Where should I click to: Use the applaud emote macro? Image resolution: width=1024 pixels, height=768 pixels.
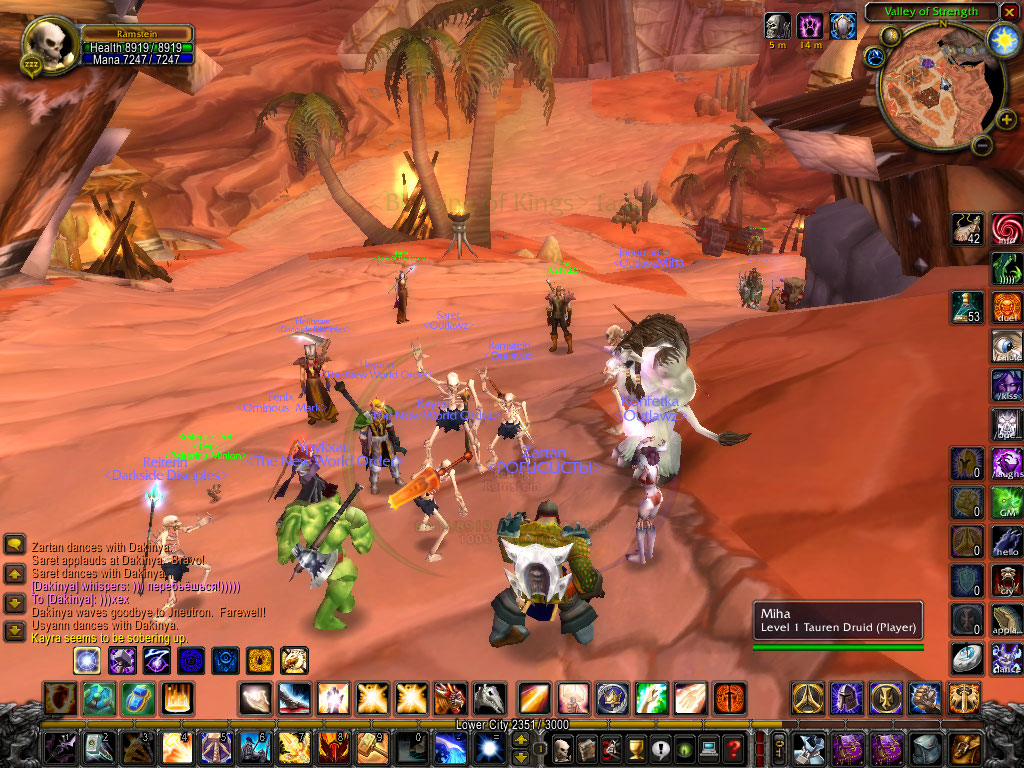(x=1007, y=620)
